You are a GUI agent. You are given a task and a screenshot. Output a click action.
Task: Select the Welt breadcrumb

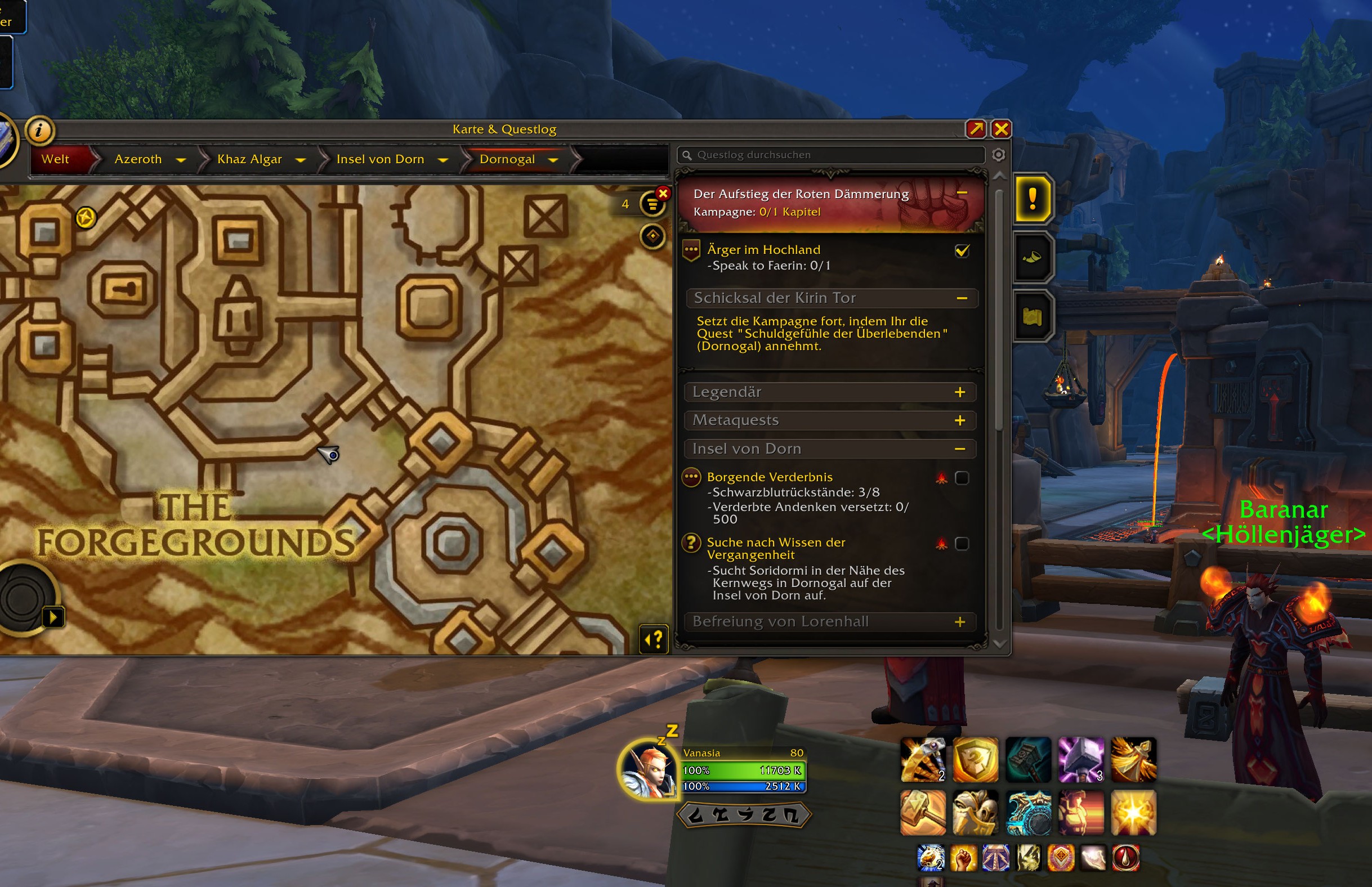(55, 159)
